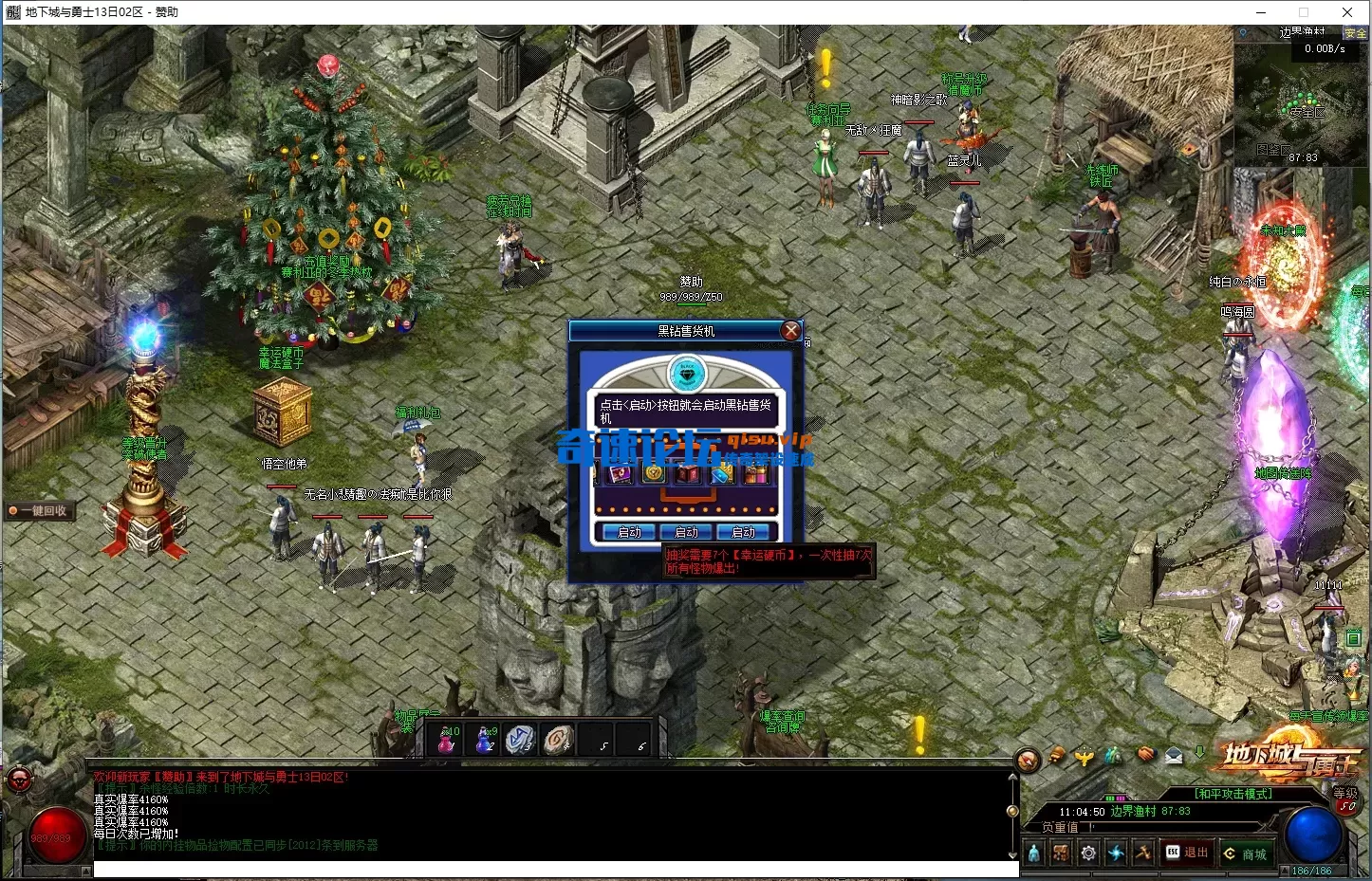Image resolution: width=1372 pixels, height=881 pixels.
Task: Select the blue shuriken skill icon
Action: (x=1117, y=853)
